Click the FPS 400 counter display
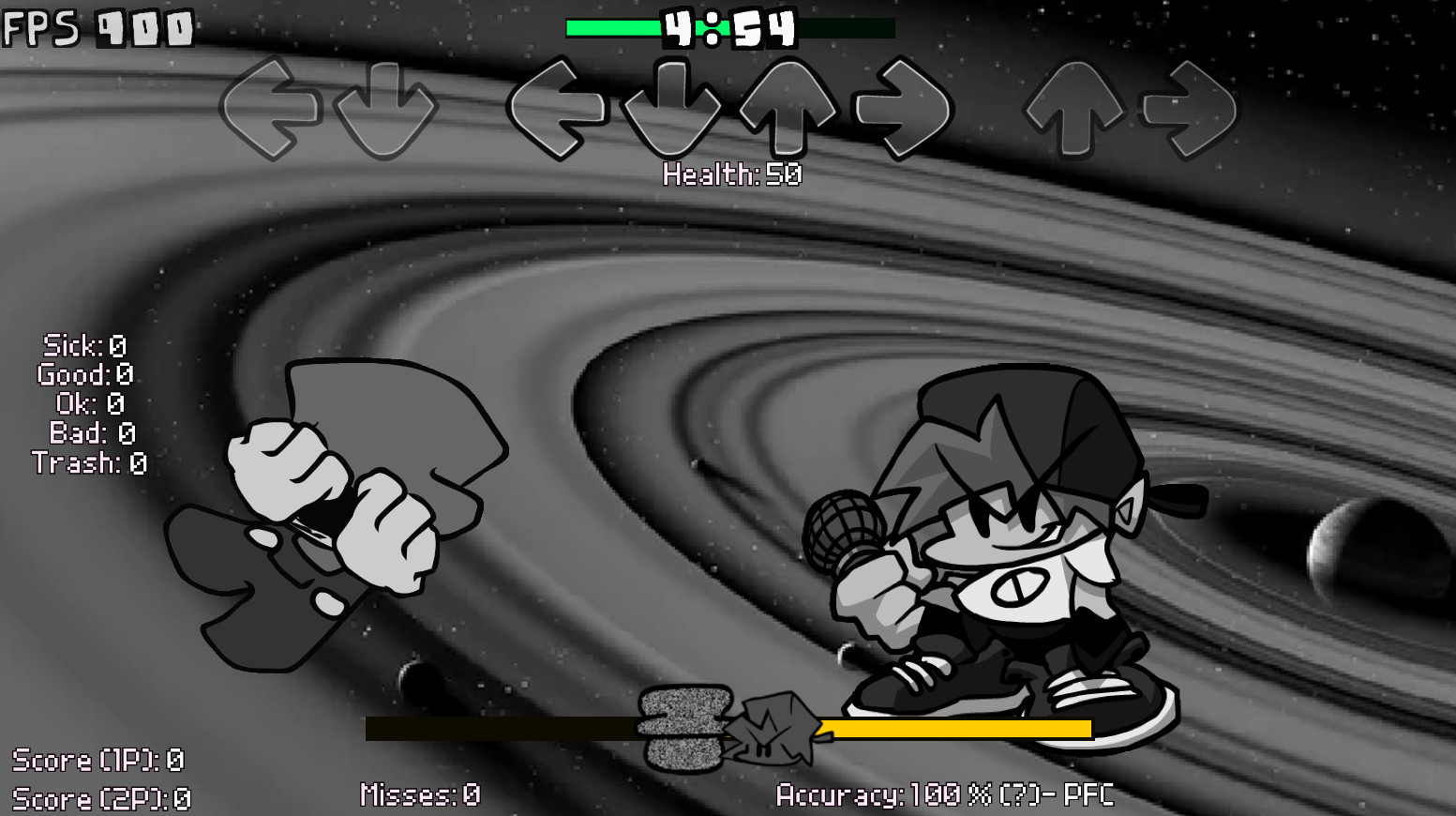 (94, 28)
